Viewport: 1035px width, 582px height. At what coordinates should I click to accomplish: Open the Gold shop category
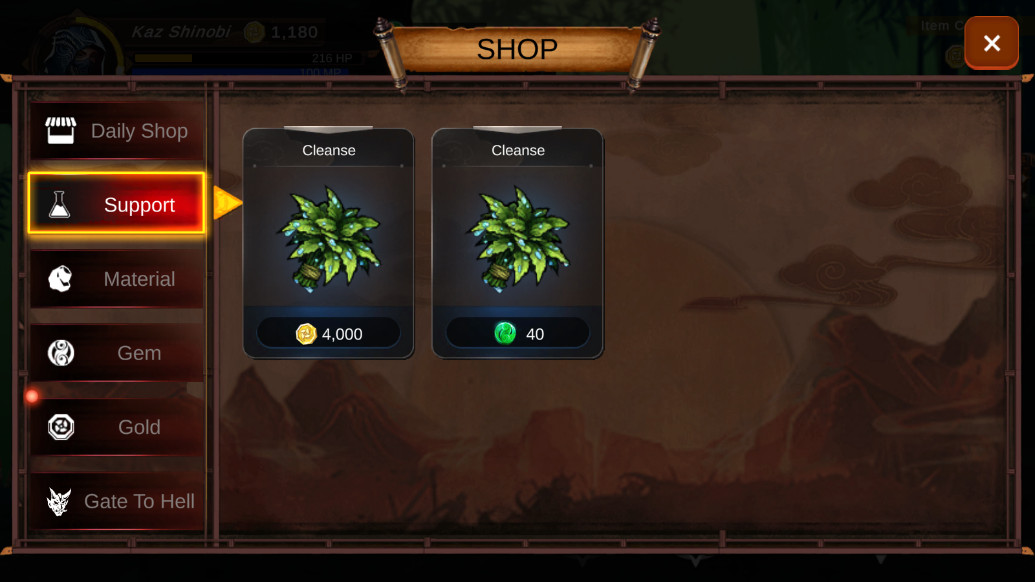tap(117, 427)
